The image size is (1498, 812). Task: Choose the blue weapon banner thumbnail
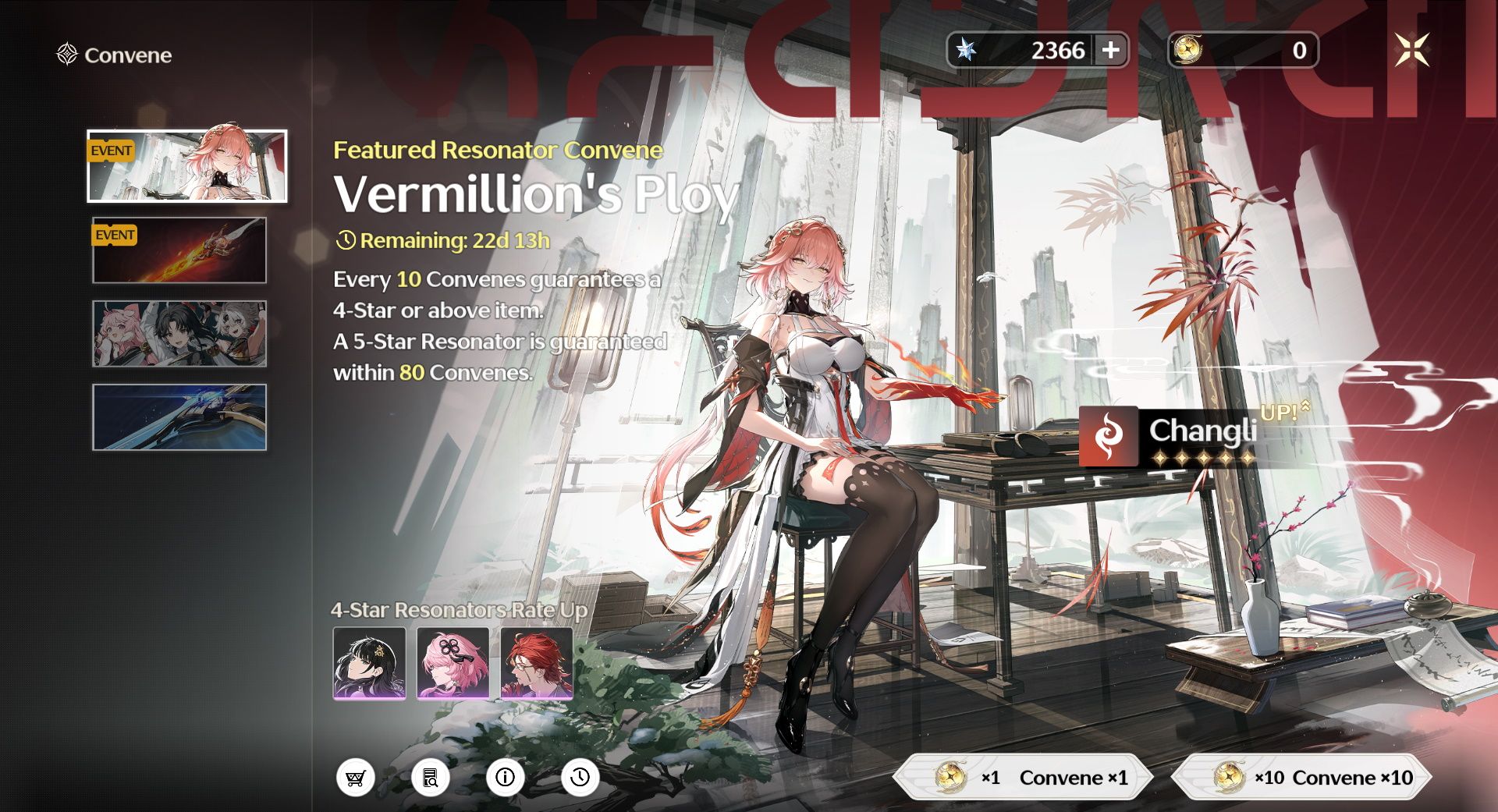(x=179, y=417)
